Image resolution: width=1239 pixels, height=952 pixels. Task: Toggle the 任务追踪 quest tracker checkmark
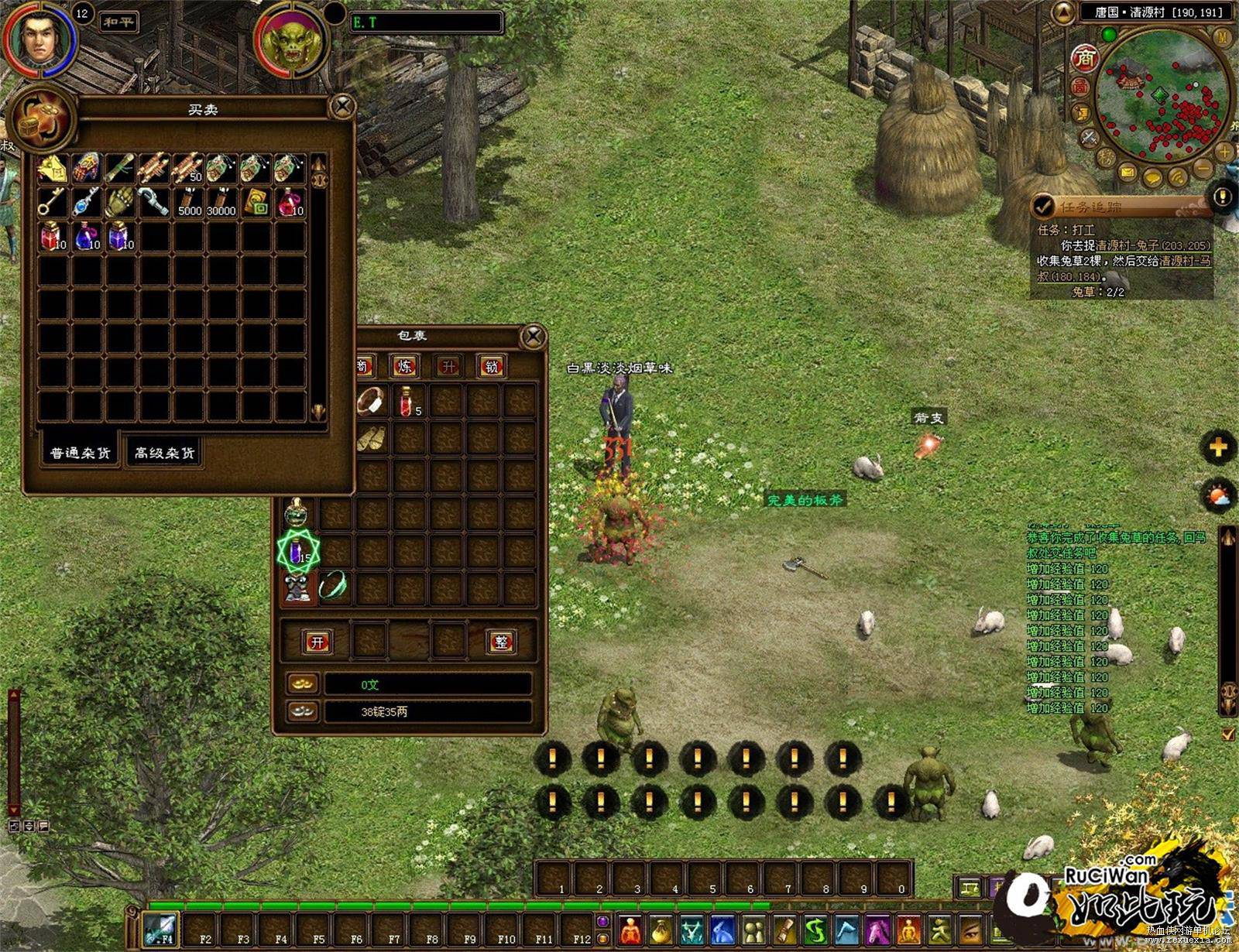click(1044, 206)
